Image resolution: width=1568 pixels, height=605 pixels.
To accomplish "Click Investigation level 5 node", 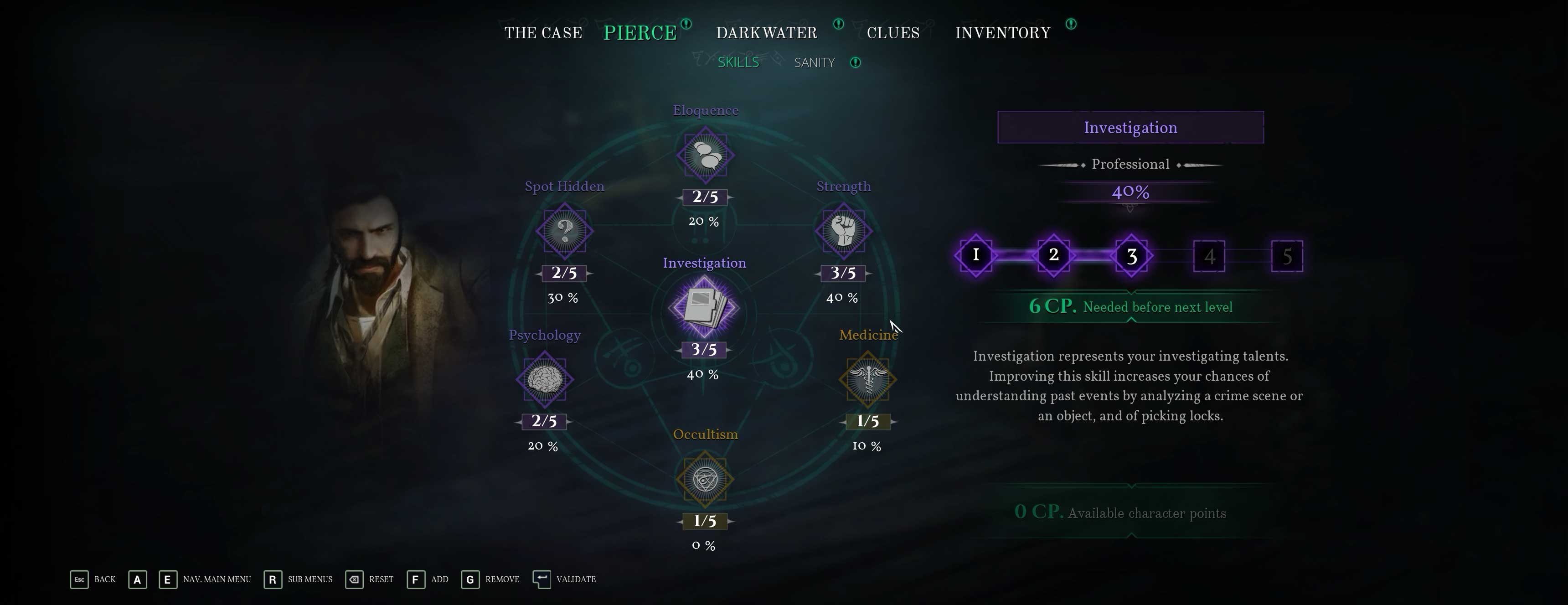I will click(1287, 256).
